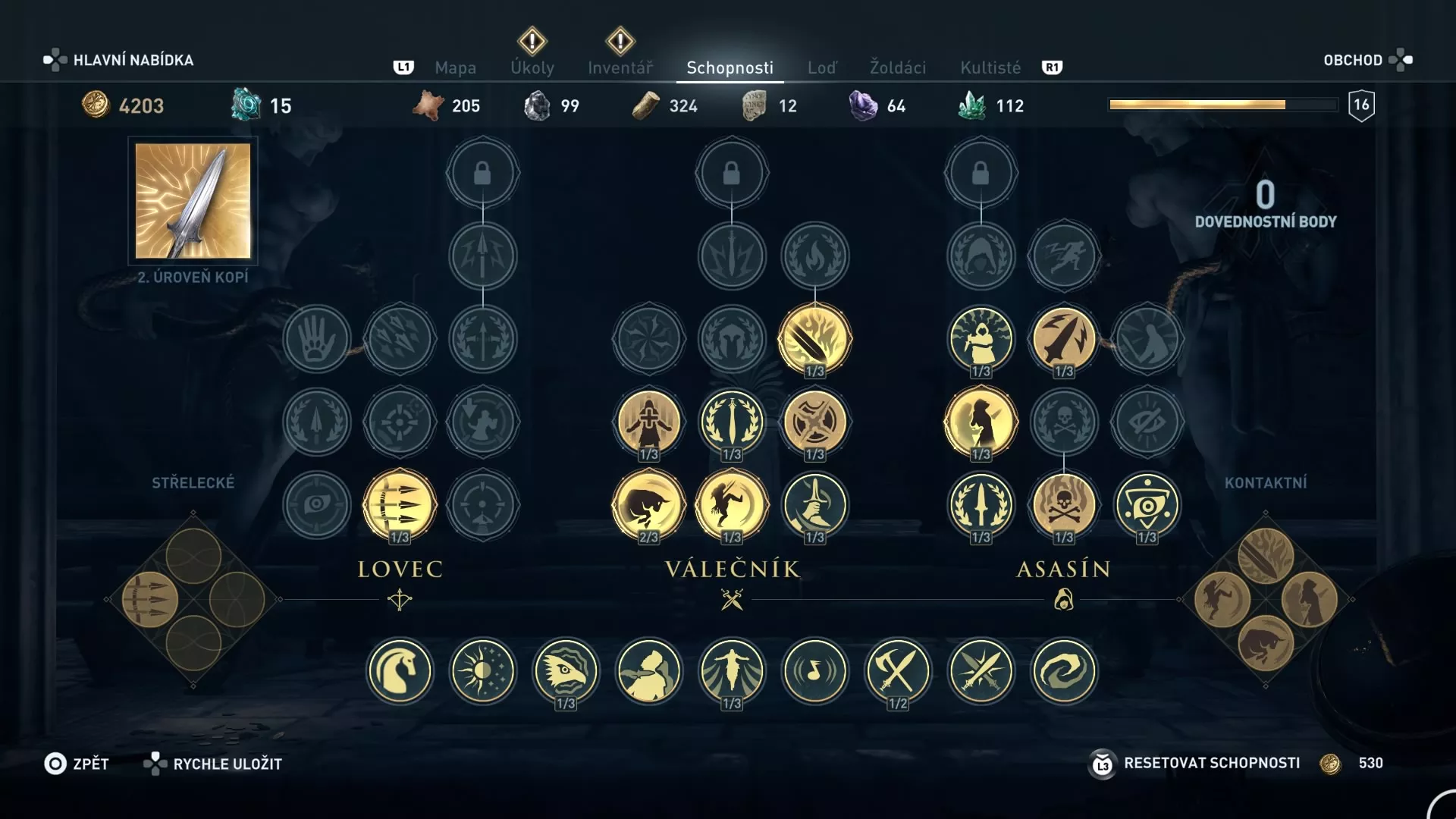Image resolution: width=1456 pixels, height=819 pixels.
Task: Switch to the Kultisté tab
Action: coord(989,67)
